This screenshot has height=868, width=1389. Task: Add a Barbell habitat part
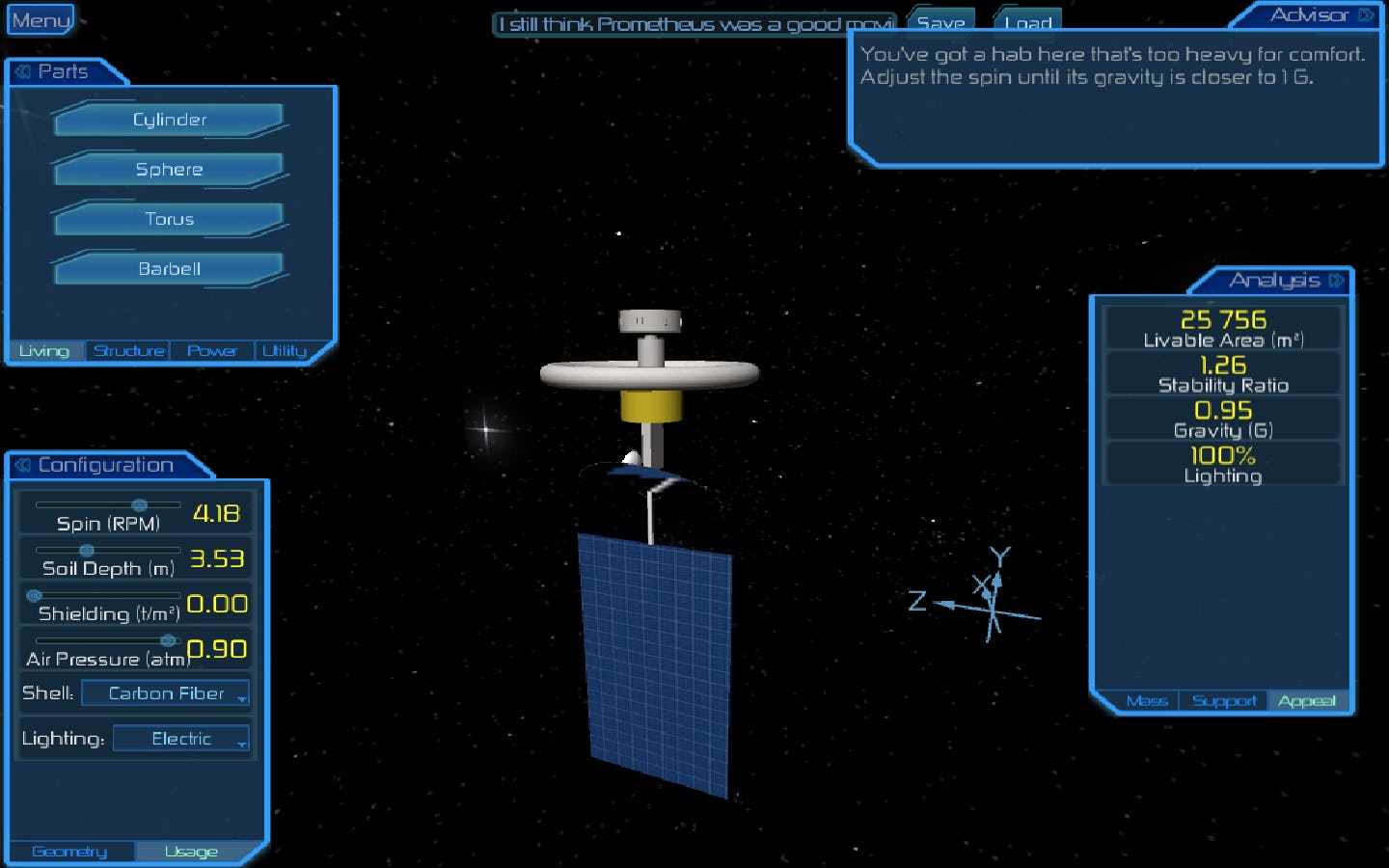pos(168,269)
